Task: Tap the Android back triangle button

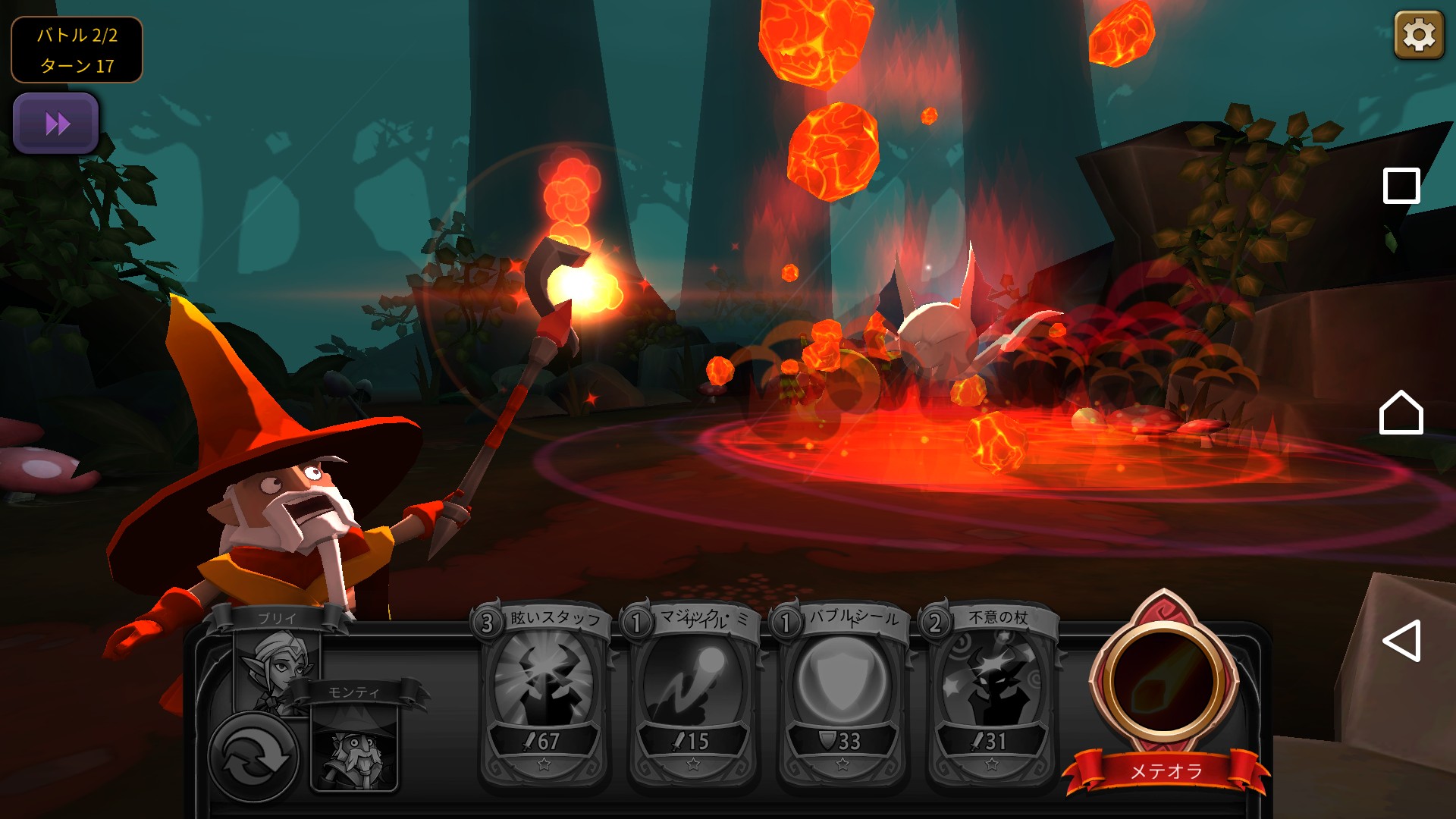Action: click(1401, 641)
